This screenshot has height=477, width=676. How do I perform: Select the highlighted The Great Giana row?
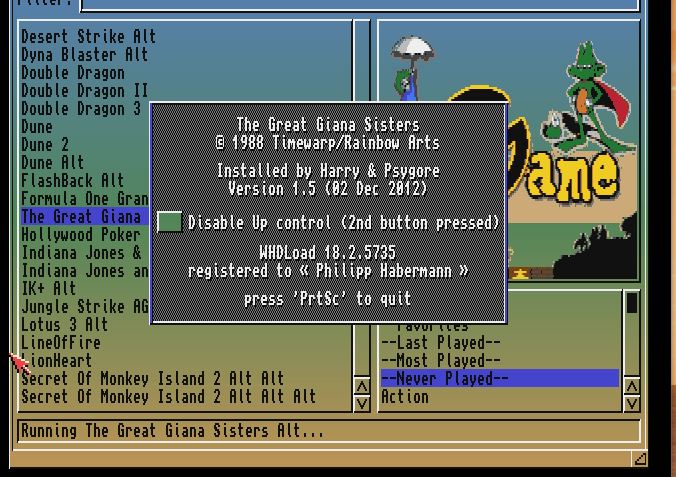pyautogui.click(x=82, y=217)
